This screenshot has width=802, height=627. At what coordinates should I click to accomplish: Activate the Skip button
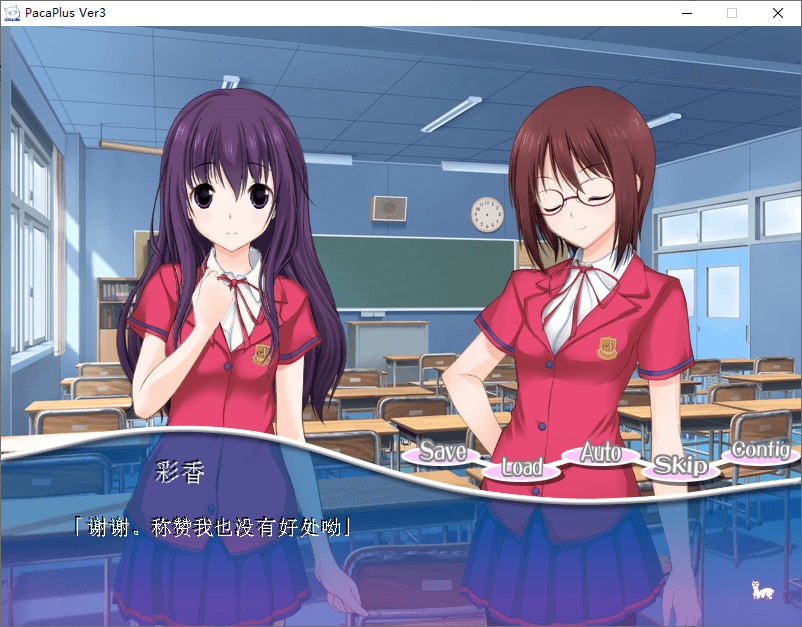tap(680, 466)
